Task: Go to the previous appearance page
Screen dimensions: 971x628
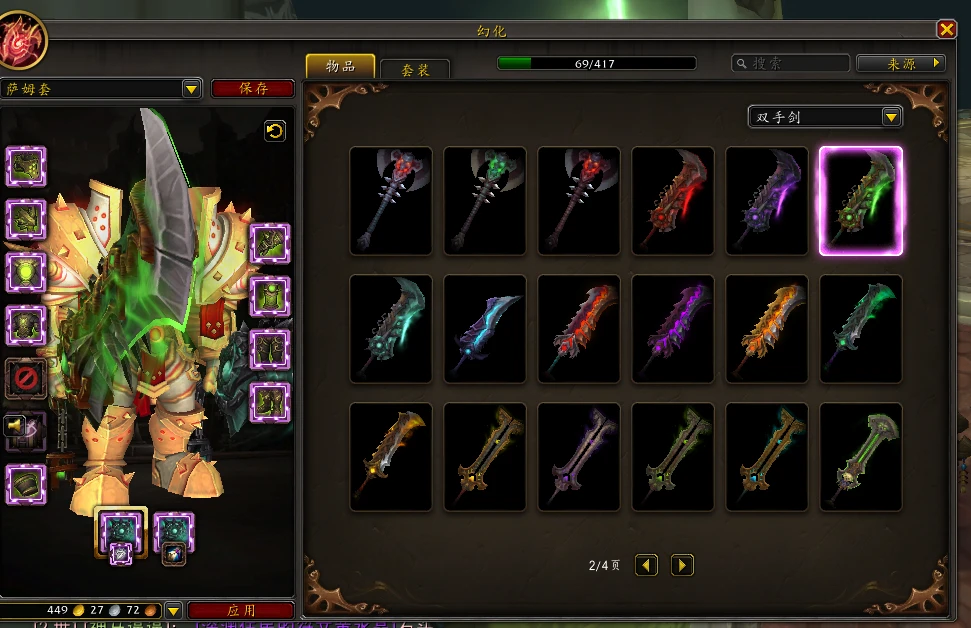Action: coord(647,565)
